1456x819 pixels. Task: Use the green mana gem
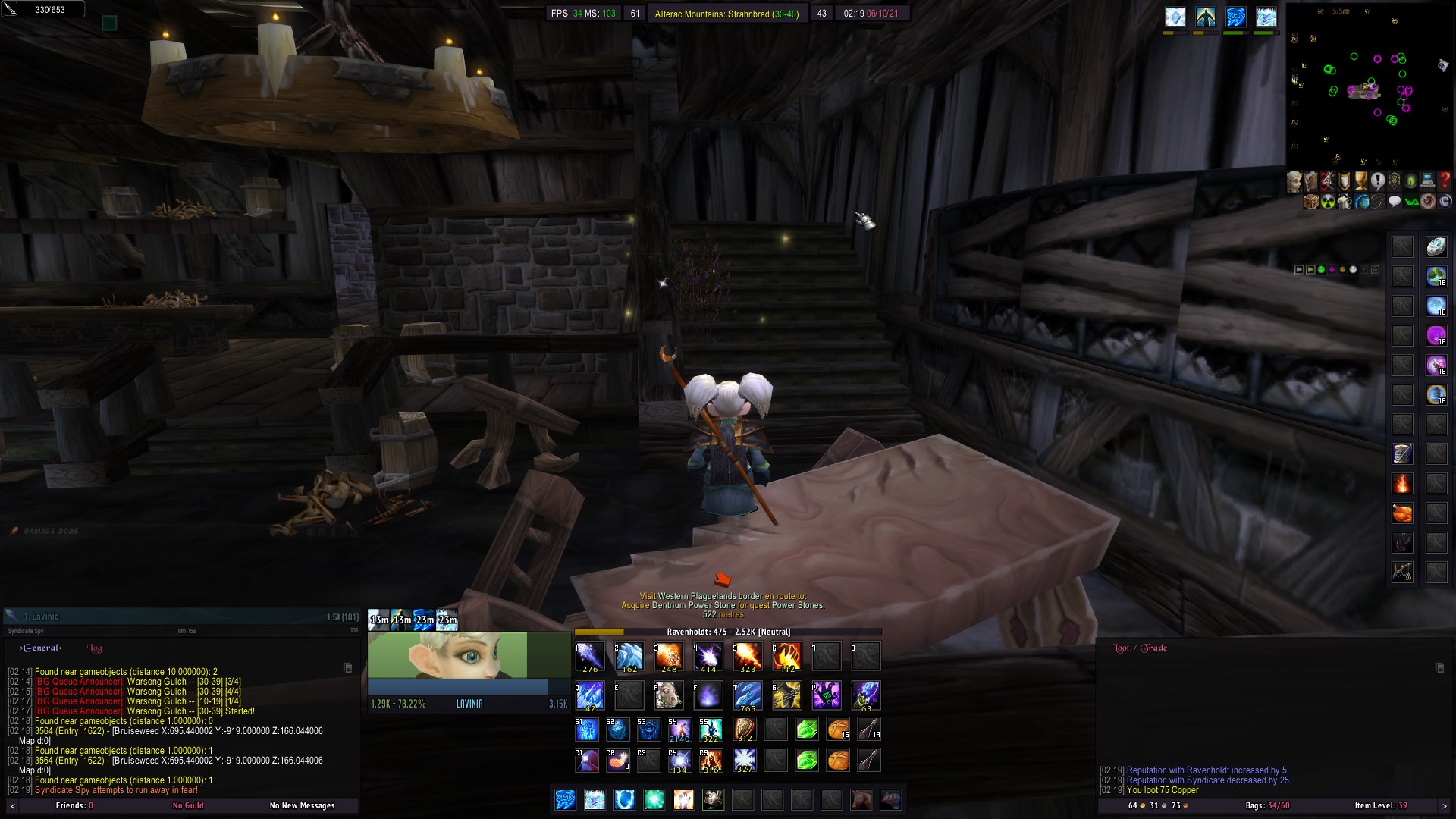(x=807, y=730)
